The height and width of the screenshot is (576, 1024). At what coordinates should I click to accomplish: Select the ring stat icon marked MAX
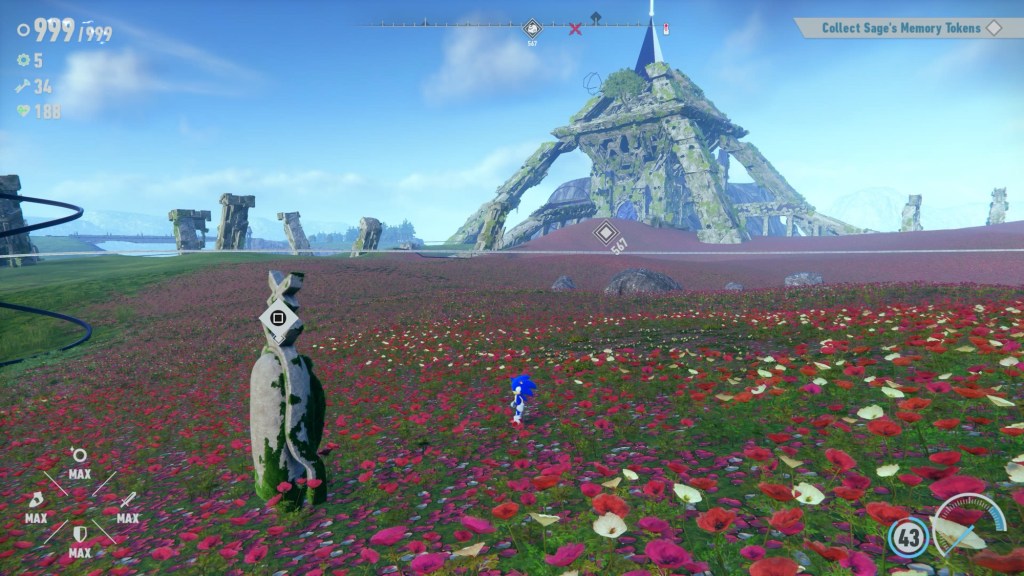[80, 457]
